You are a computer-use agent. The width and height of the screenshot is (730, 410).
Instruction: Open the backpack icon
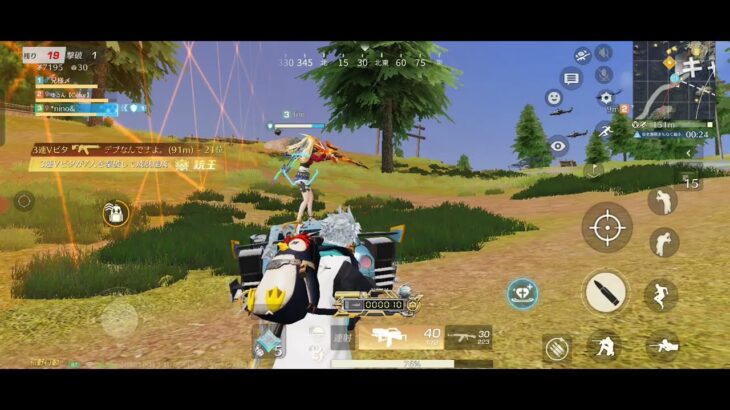(x=117, y=212)
